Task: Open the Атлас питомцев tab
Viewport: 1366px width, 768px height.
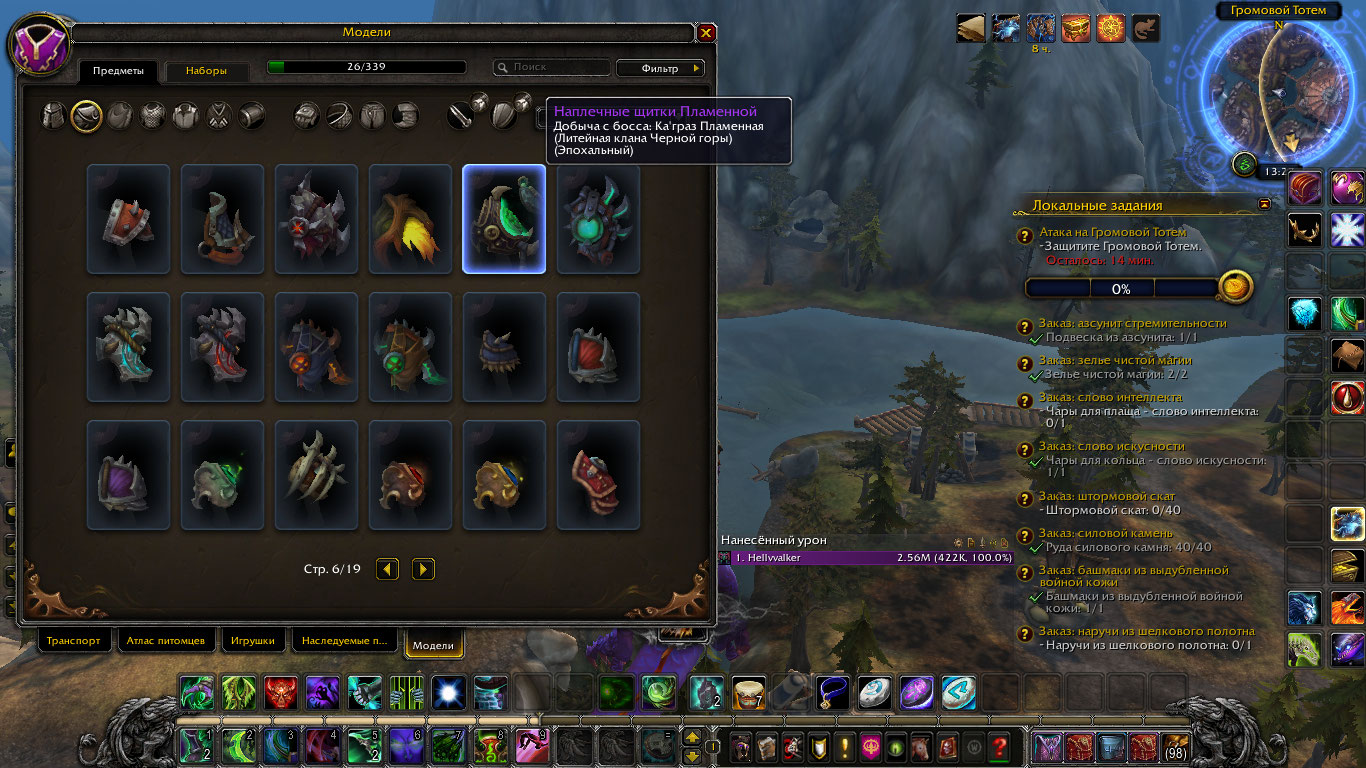Action: [165, 641]
